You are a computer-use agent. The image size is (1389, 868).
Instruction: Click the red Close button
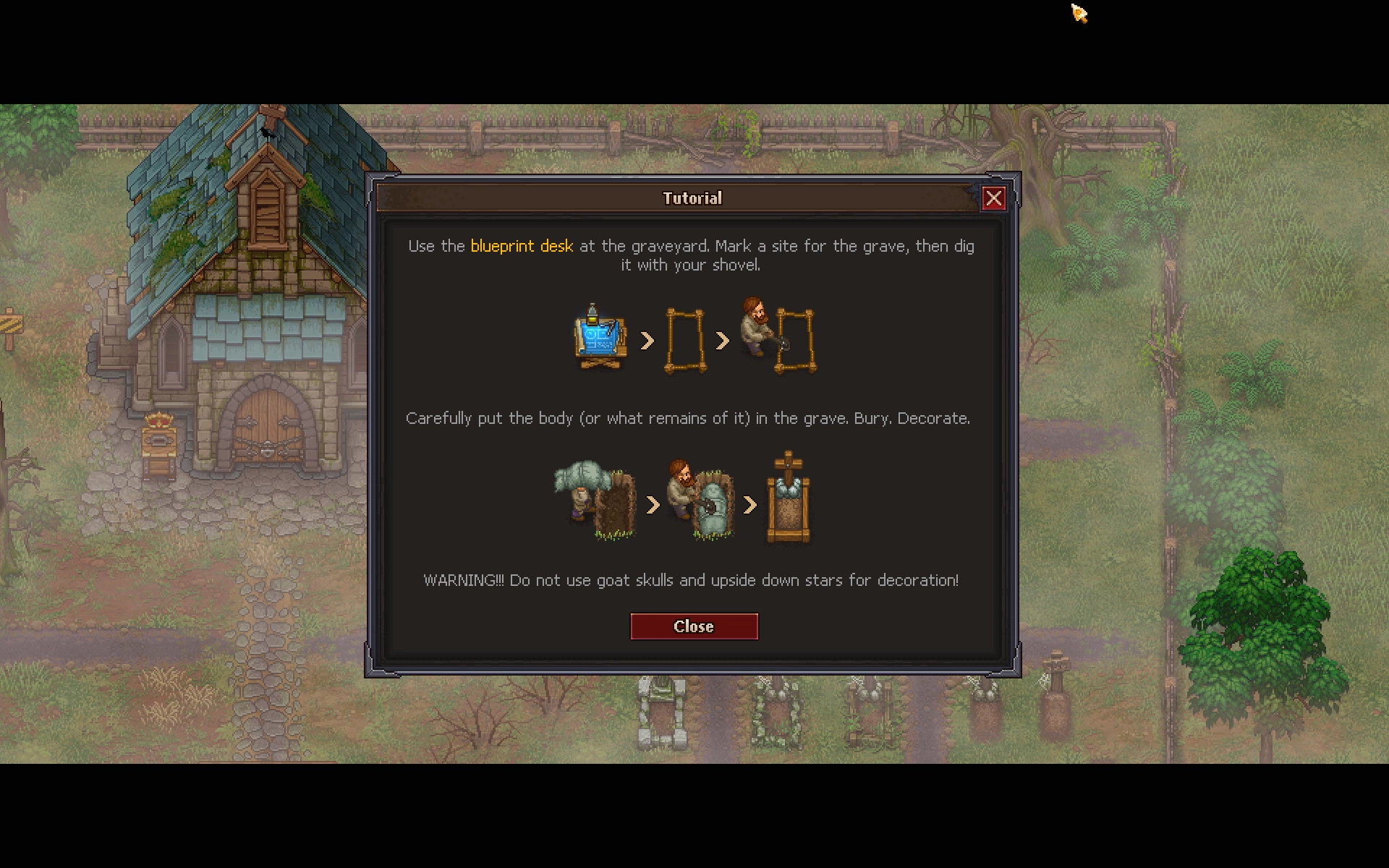coord(694,626)
